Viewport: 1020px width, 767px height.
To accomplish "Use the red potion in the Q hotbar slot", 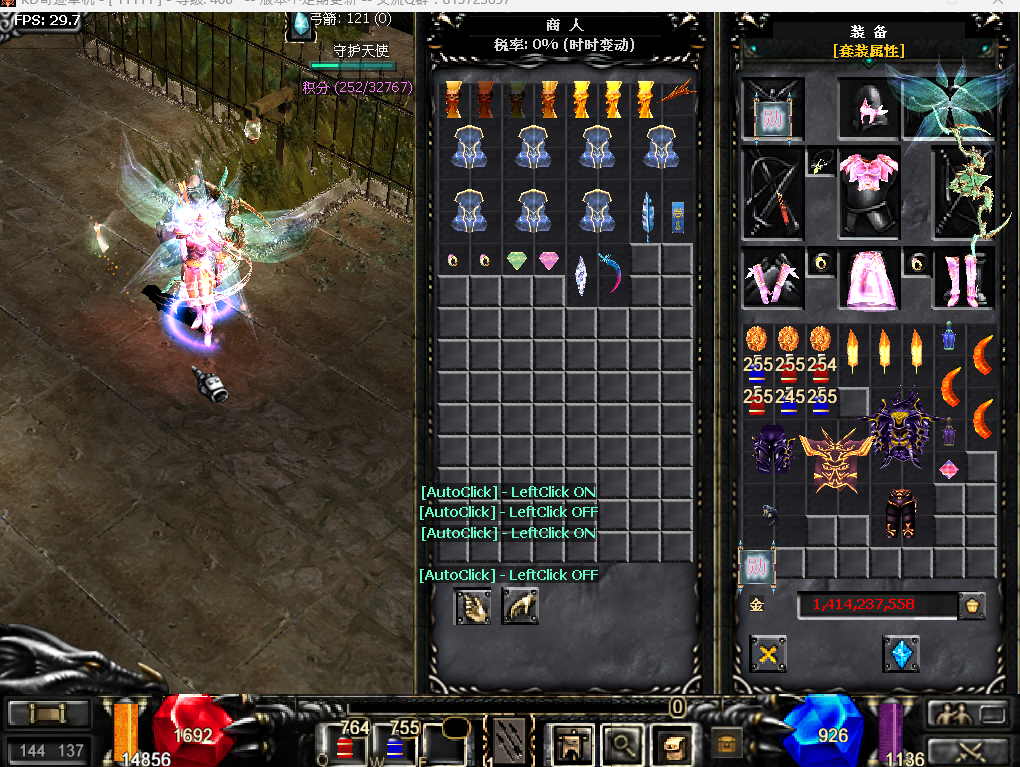I will click(x=346, y=743).
